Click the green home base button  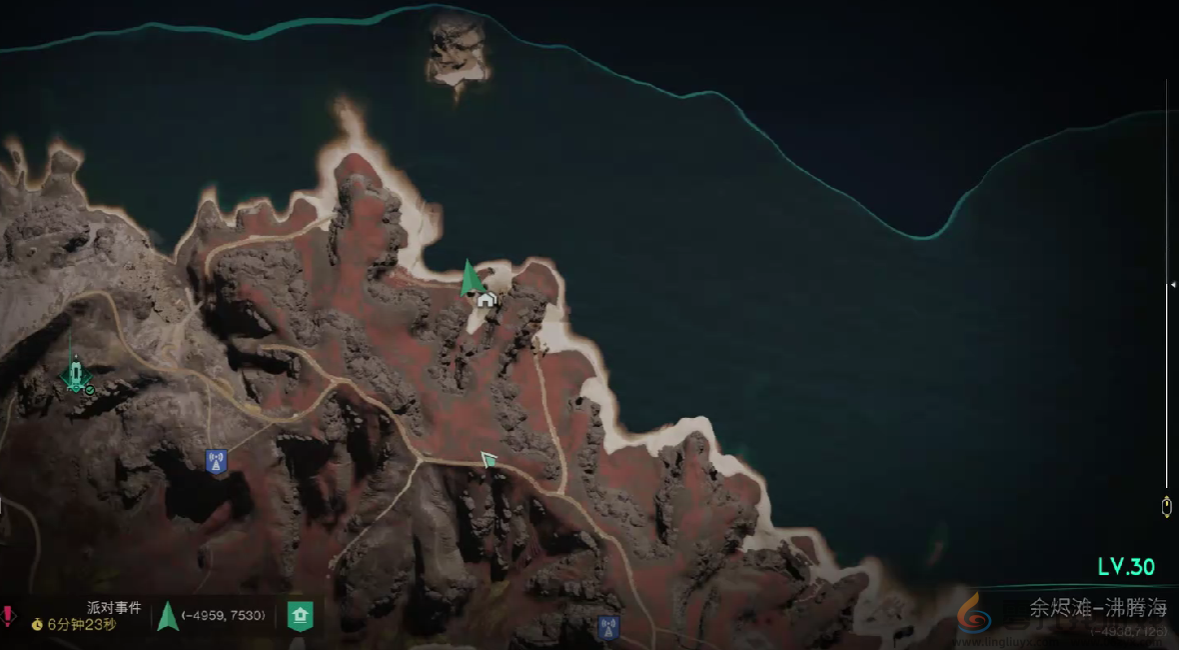300,616
